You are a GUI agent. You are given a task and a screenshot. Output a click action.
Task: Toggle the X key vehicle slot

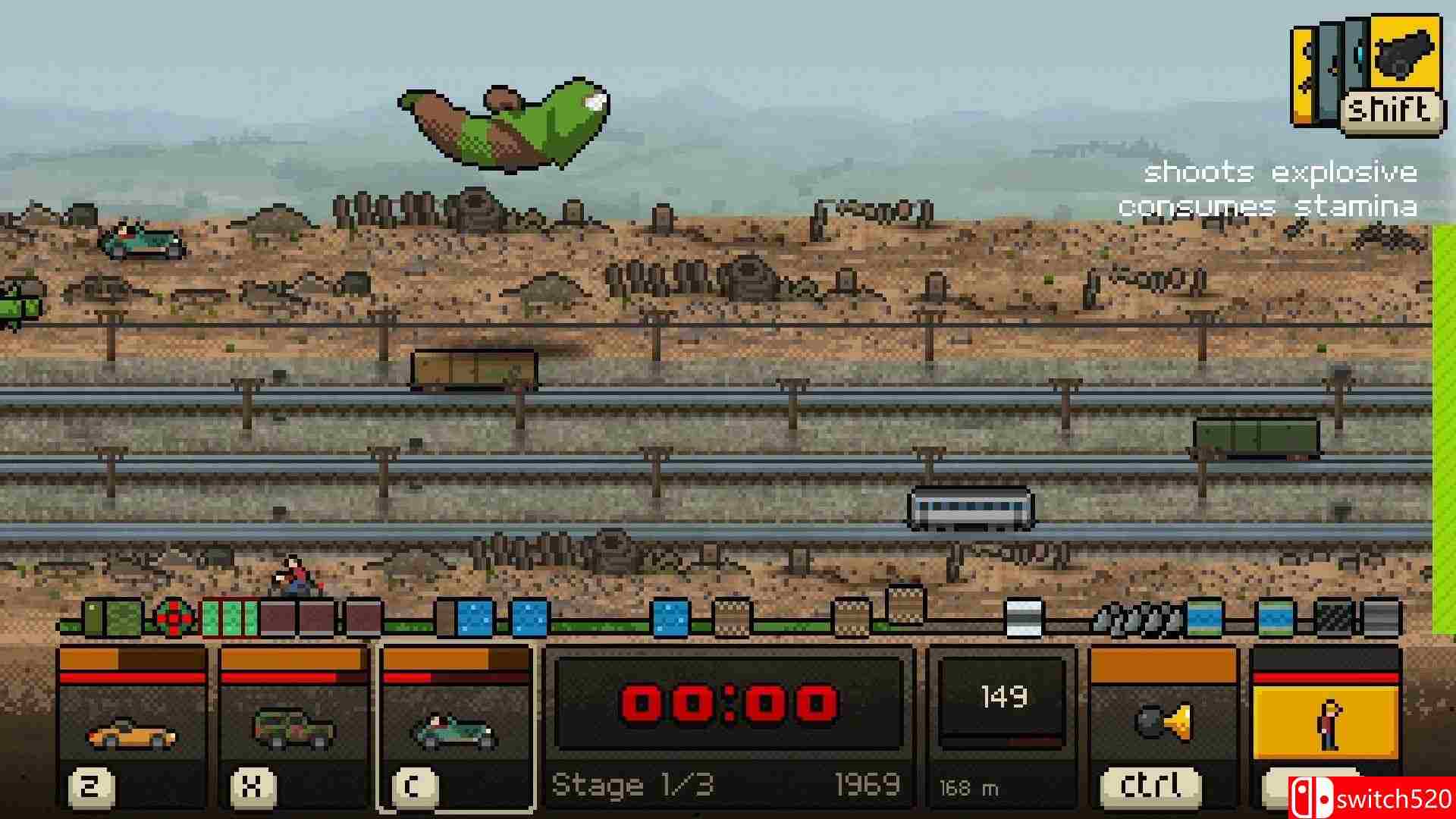253,786
